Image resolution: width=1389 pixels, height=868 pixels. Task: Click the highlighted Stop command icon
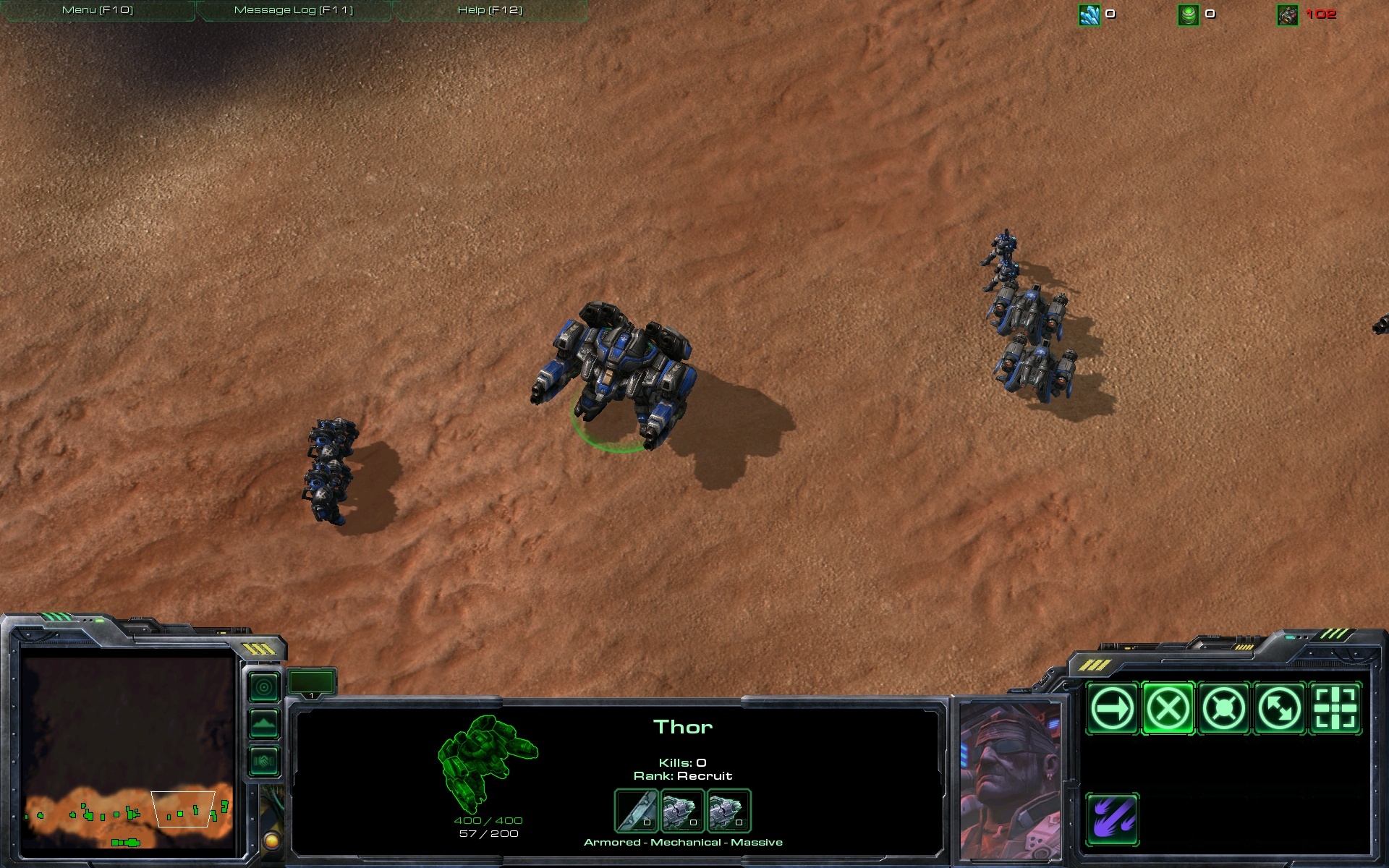click(x=1168, y=709)
